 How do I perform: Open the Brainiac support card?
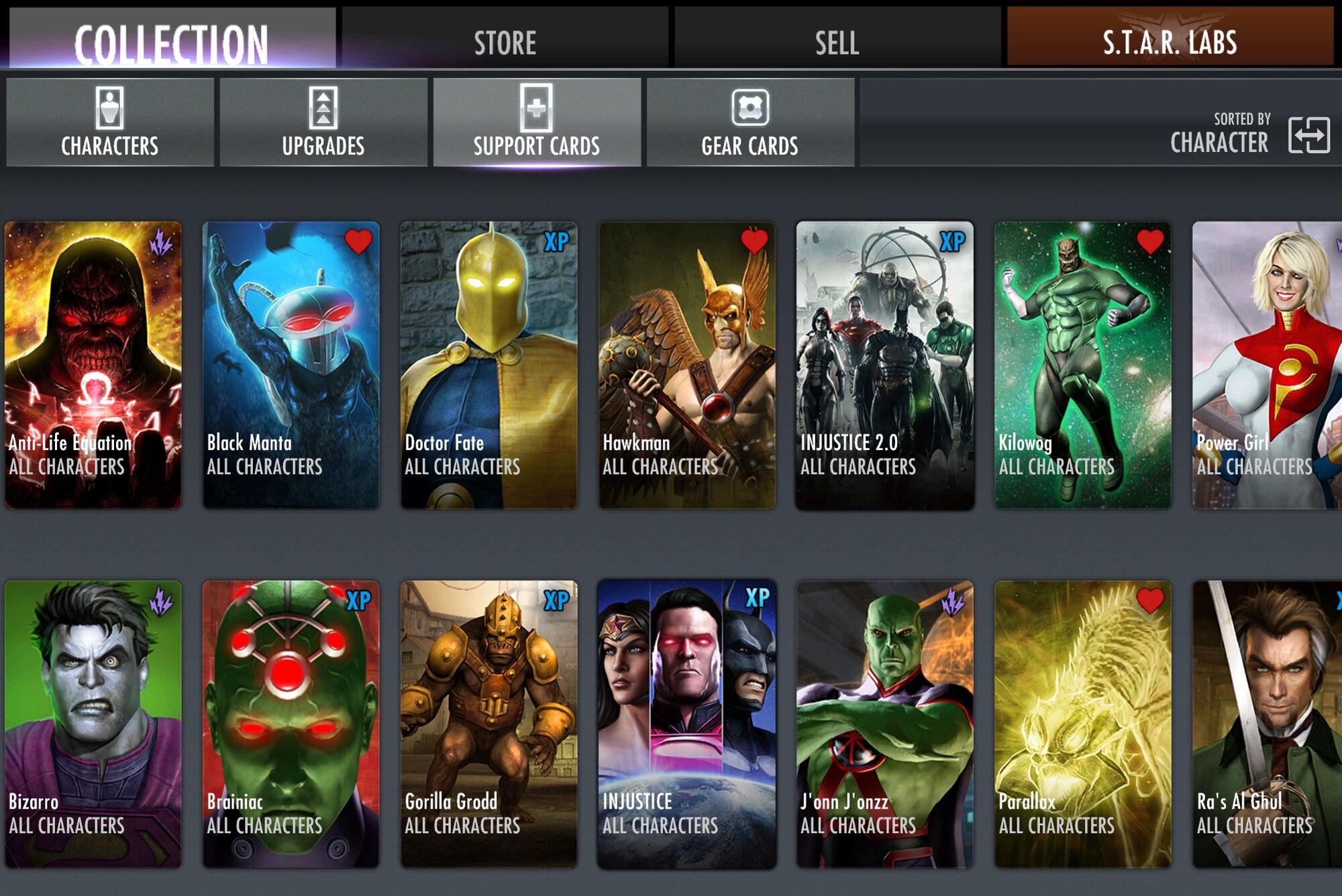tap(291, 724)
